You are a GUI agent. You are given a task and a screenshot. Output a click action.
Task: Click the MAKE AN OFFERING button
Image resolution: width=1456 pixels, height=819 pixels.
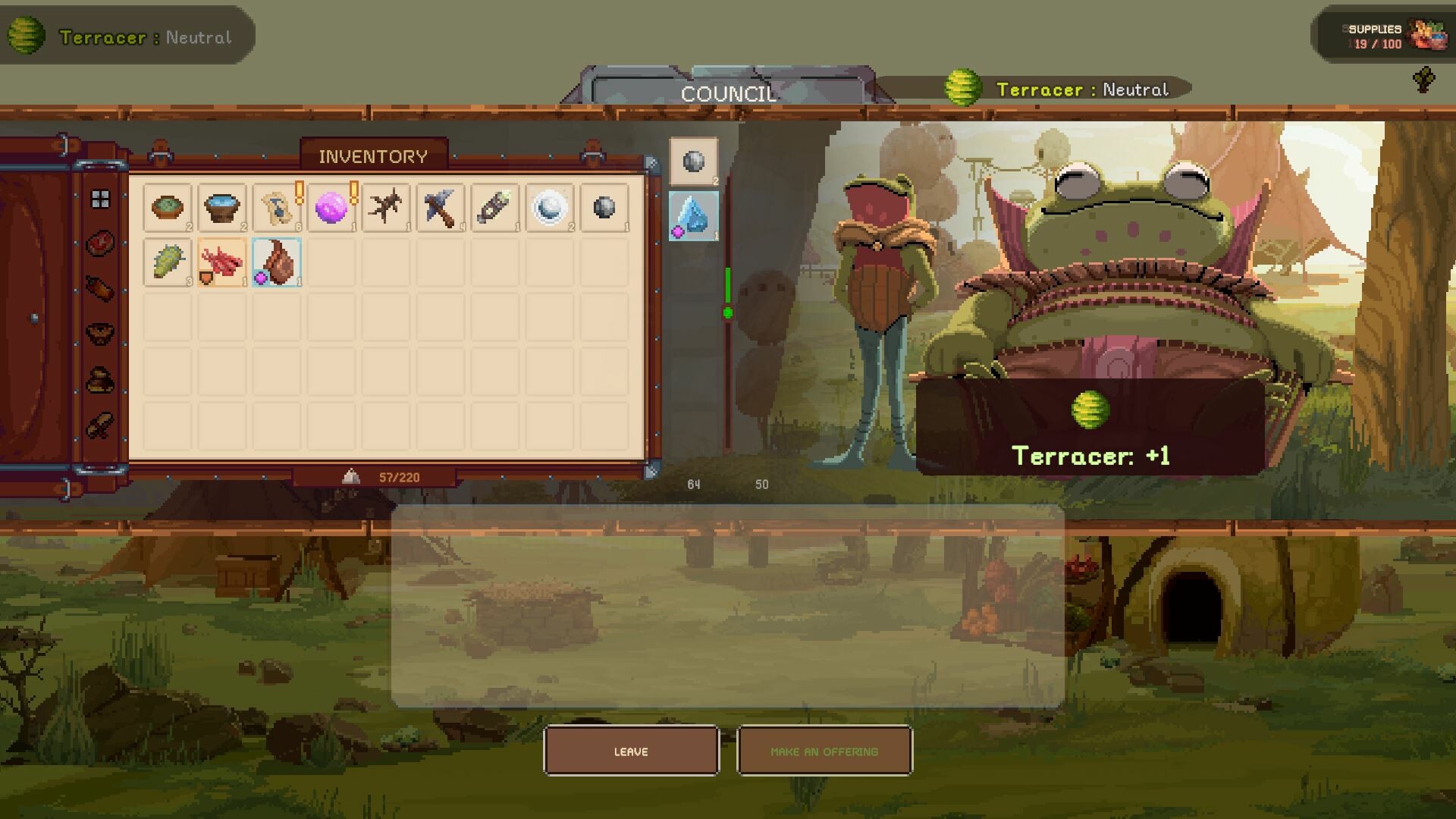(824, 751)
